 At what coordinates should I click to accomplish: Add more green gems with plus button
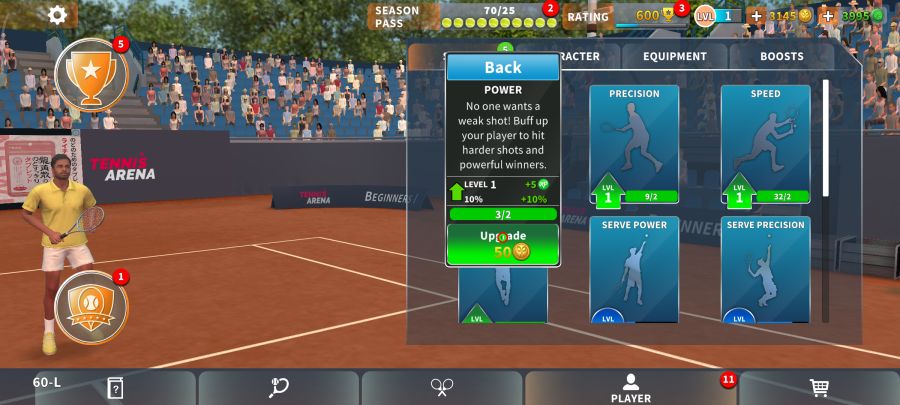tap(828, 16)
